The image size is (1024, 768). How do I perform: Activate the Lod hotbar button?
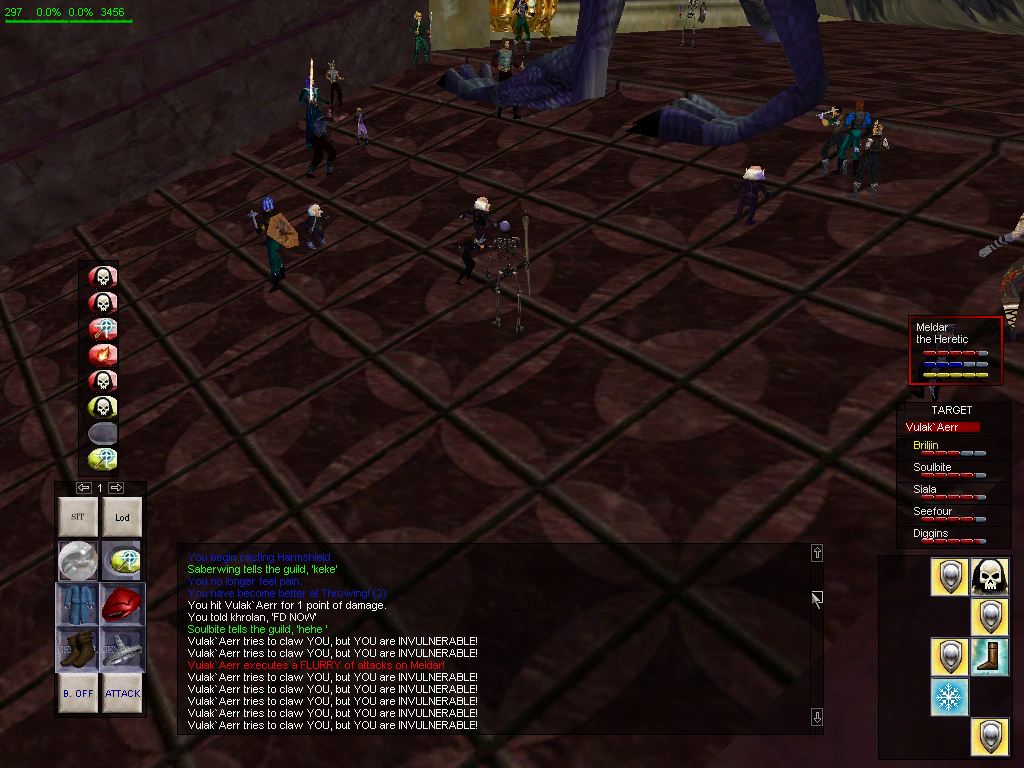click(122, 518)
